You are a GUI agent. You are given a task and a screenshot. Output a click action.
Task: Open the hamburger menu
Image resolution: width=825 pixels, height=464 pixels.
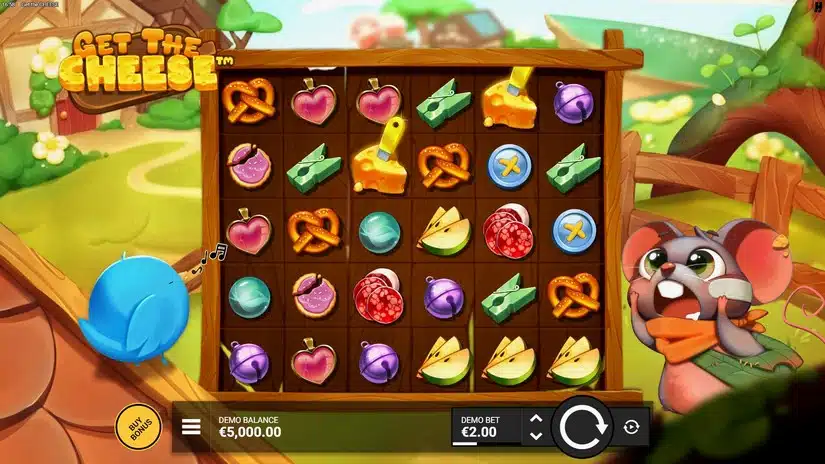[191, 428]
